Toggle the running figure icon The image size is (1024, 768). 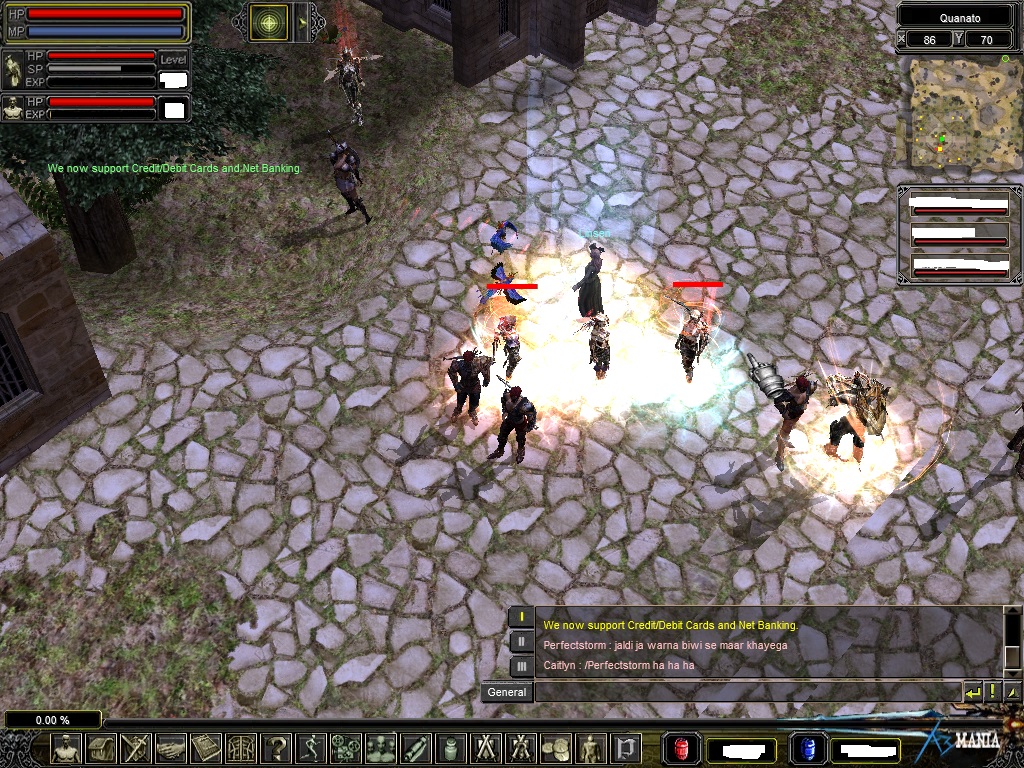click(311, 747)
